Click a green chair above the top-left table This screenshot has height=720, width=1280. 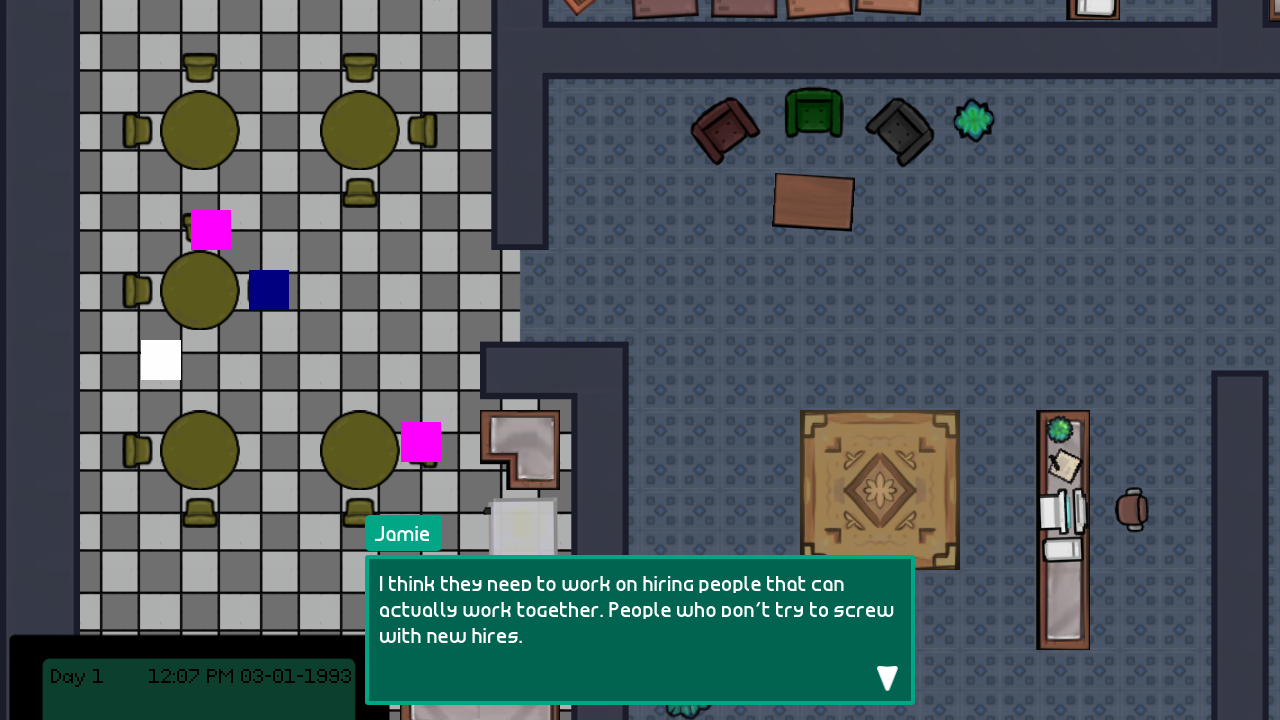[198, 66]
